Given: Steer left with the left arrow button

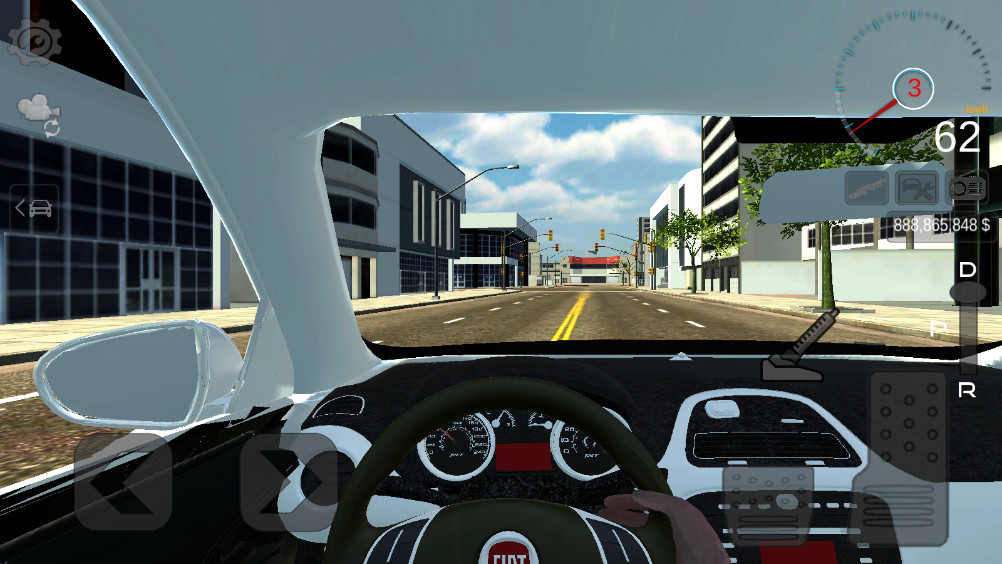Looking at the screenshot, I should tap(123, 481).
